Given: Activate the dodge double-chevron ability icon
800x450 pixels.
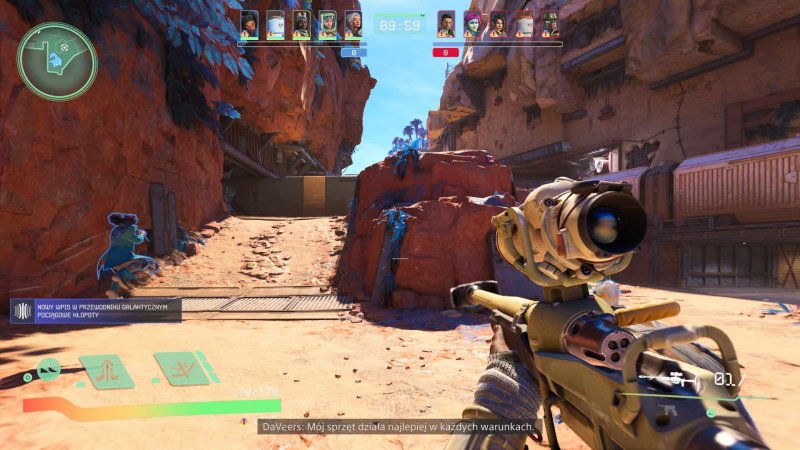Looking at the screenshot, I should (48, 372).
